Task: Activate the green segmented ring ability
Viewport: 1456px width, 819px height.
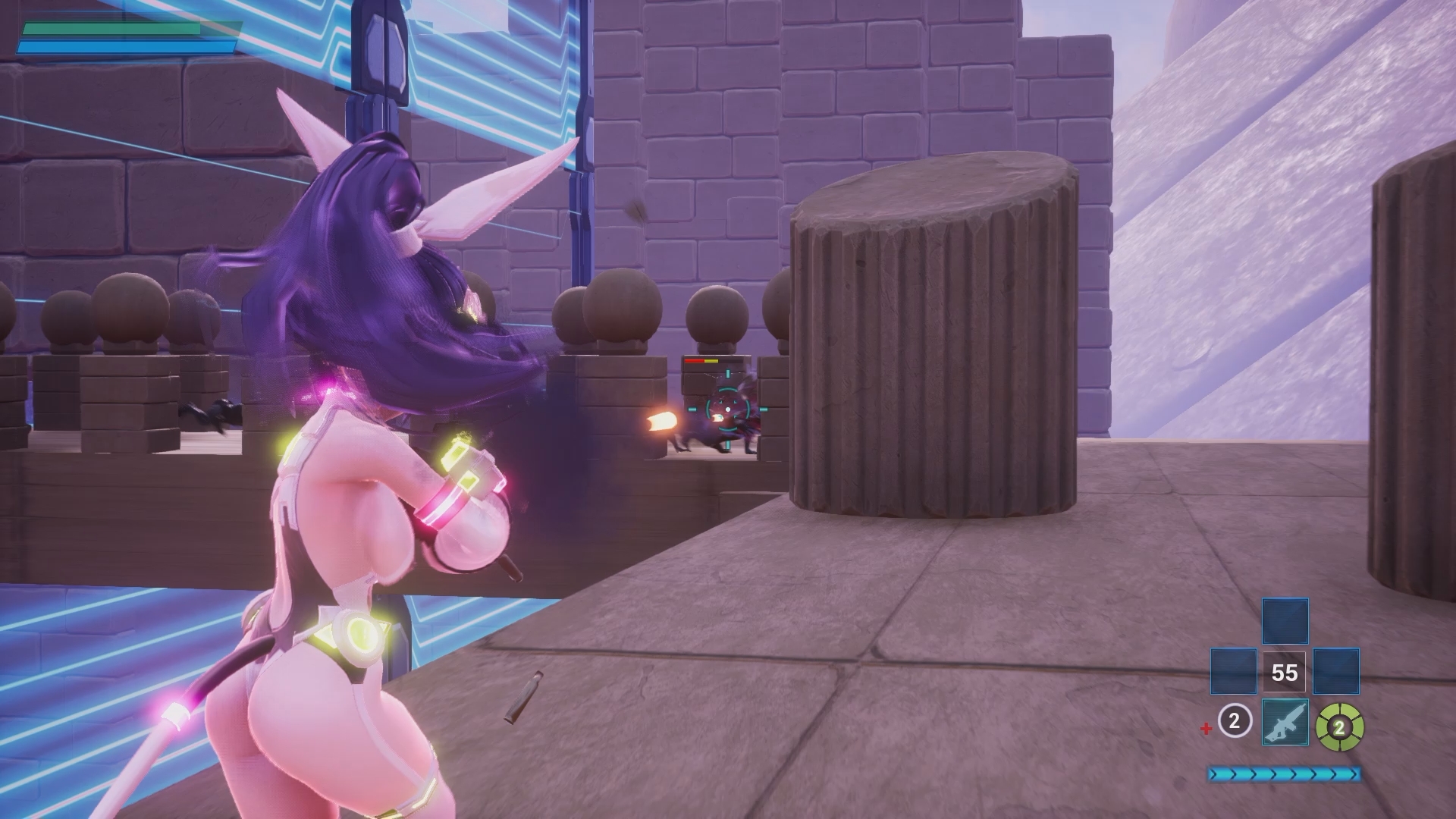Action: tap(1339, 728)
